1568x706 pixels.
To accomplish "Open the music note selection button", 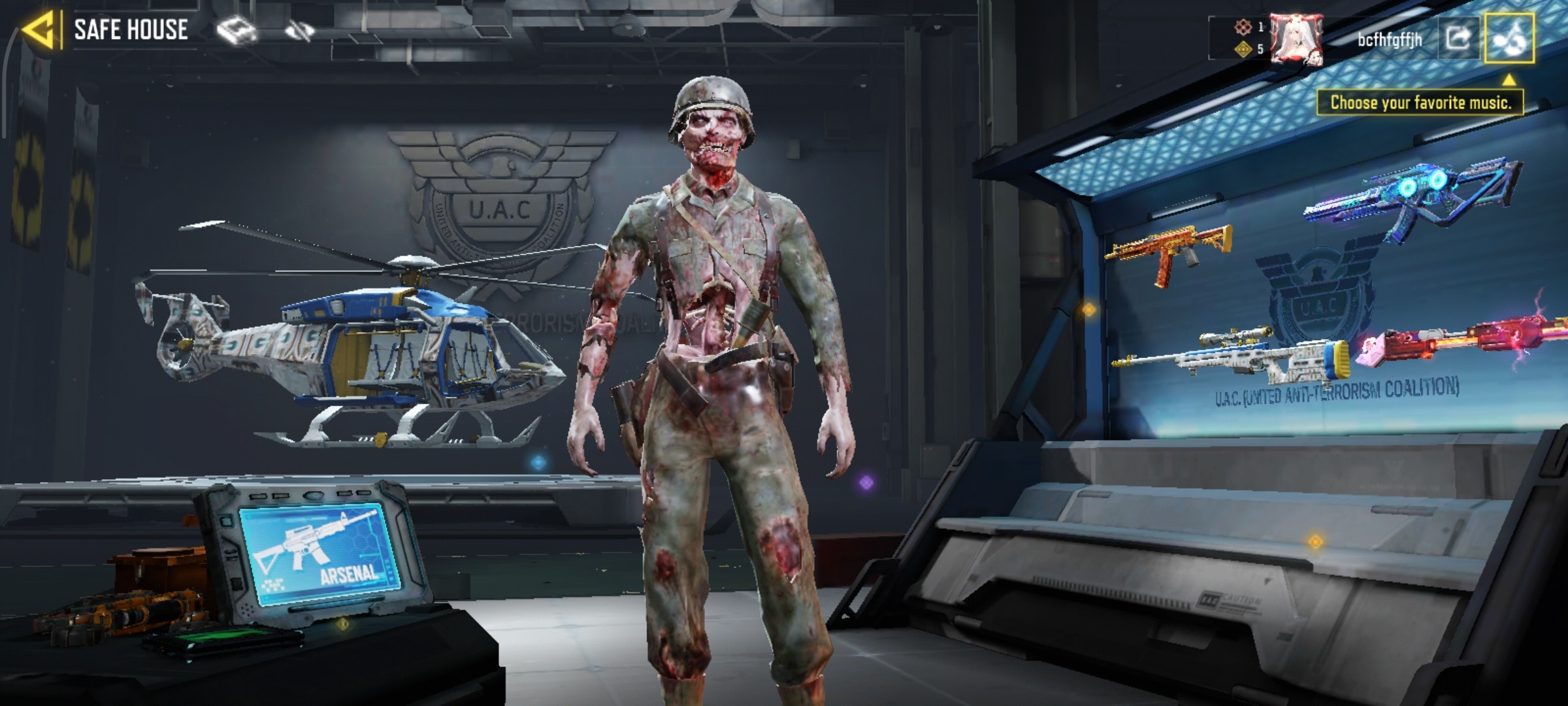I will [1509, 39].
